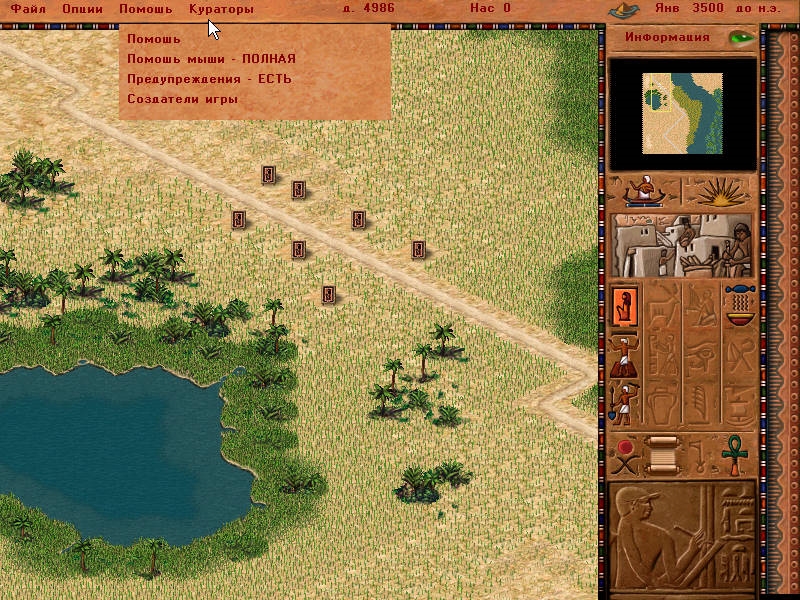Image resolution: width=800 pixels, height=600 pixels.
Task: Click the green ankh icon
Action: point(737,455)
